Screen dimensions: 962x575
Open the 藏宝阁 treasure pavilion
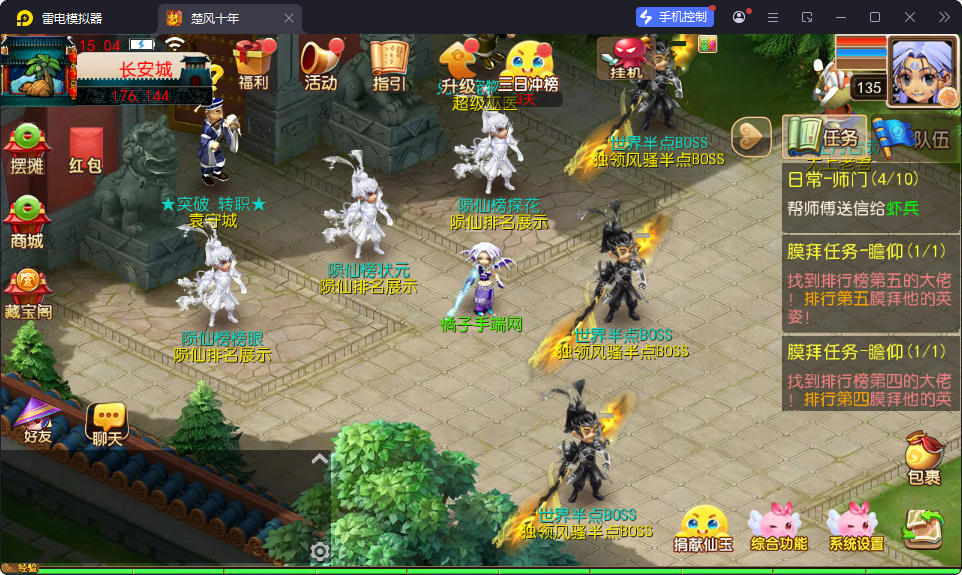(x=27, y=294)
